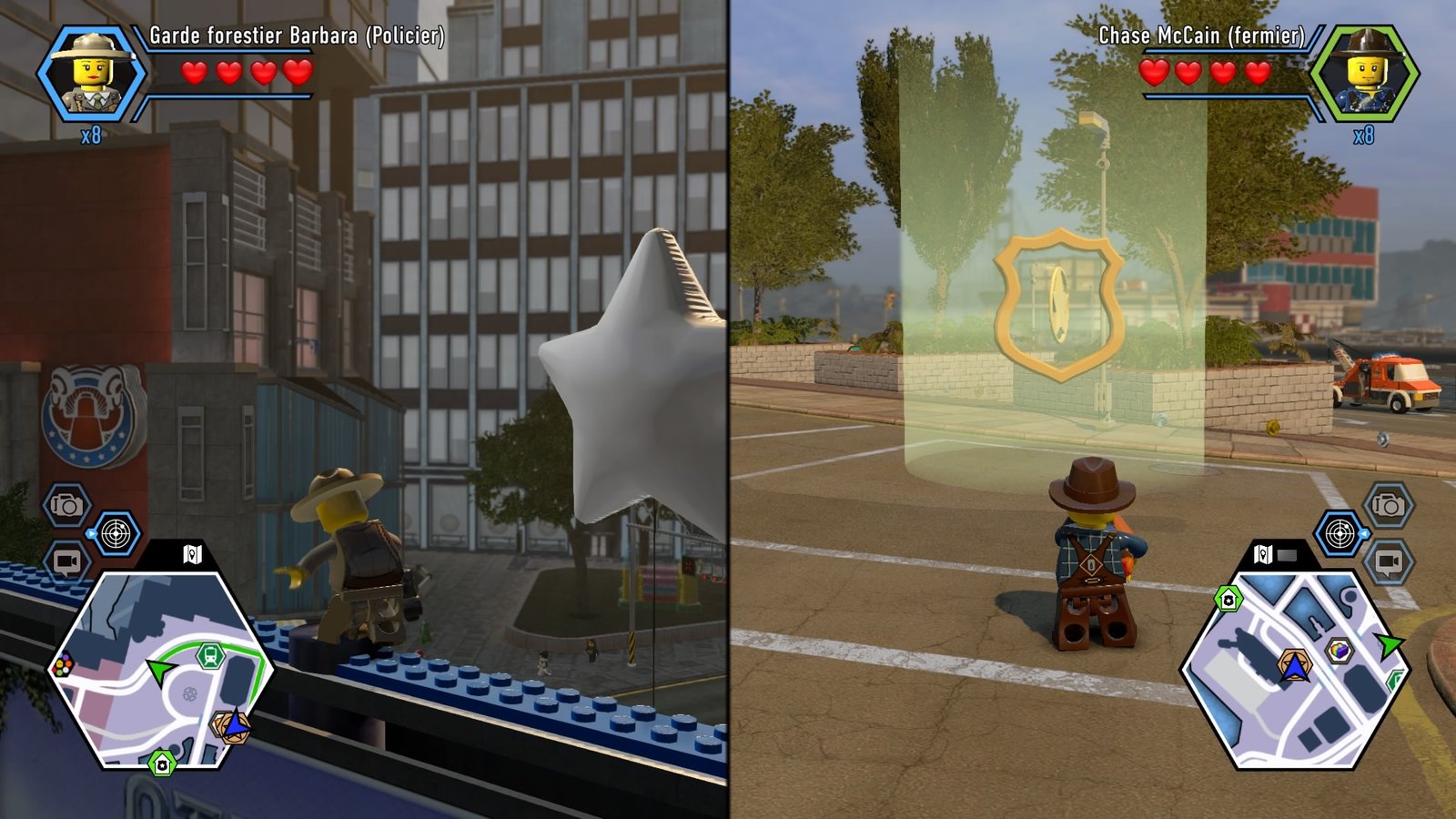Open Barbara's photo camera mode
Image resolution: width=1456 pixels, height=819 pixels.
pyautogui.click(x=69, y=504)
